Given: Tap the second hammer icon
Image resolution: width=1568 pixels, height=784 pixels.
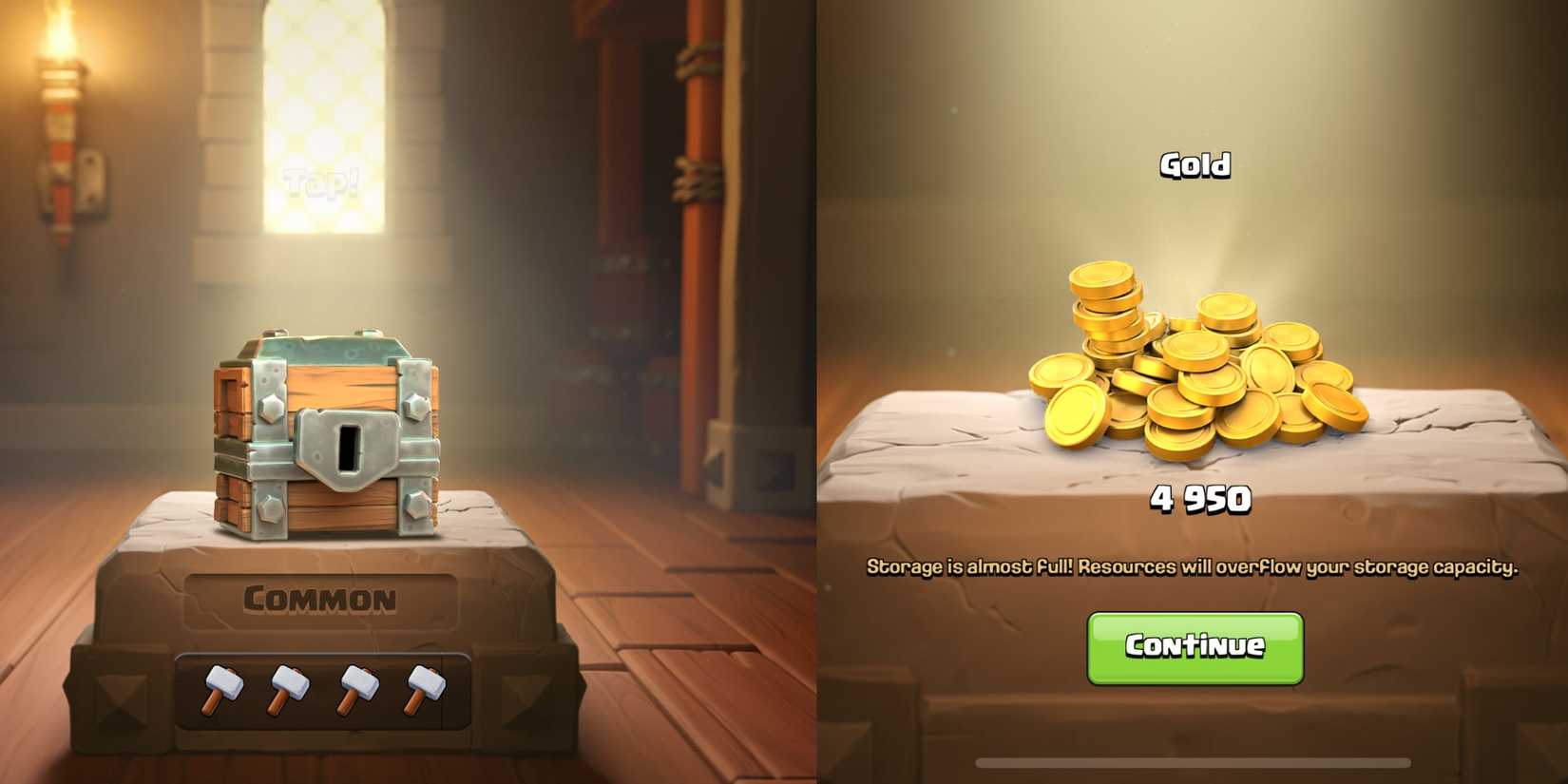Looking at the screenshot, I should (x=288, y=691).
